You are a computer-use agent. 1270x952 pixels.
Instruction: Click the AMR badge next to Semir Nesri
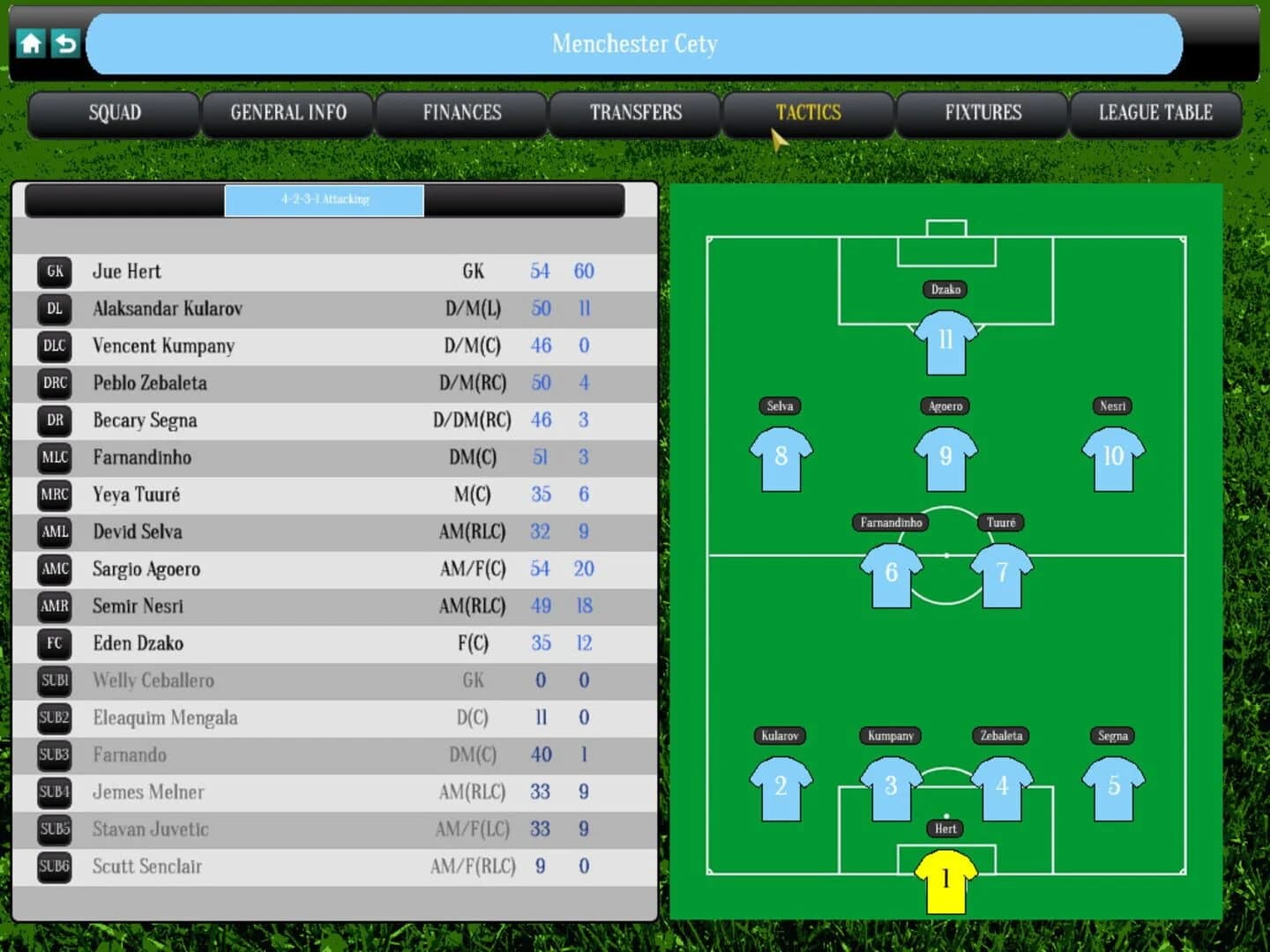point(53,606)
